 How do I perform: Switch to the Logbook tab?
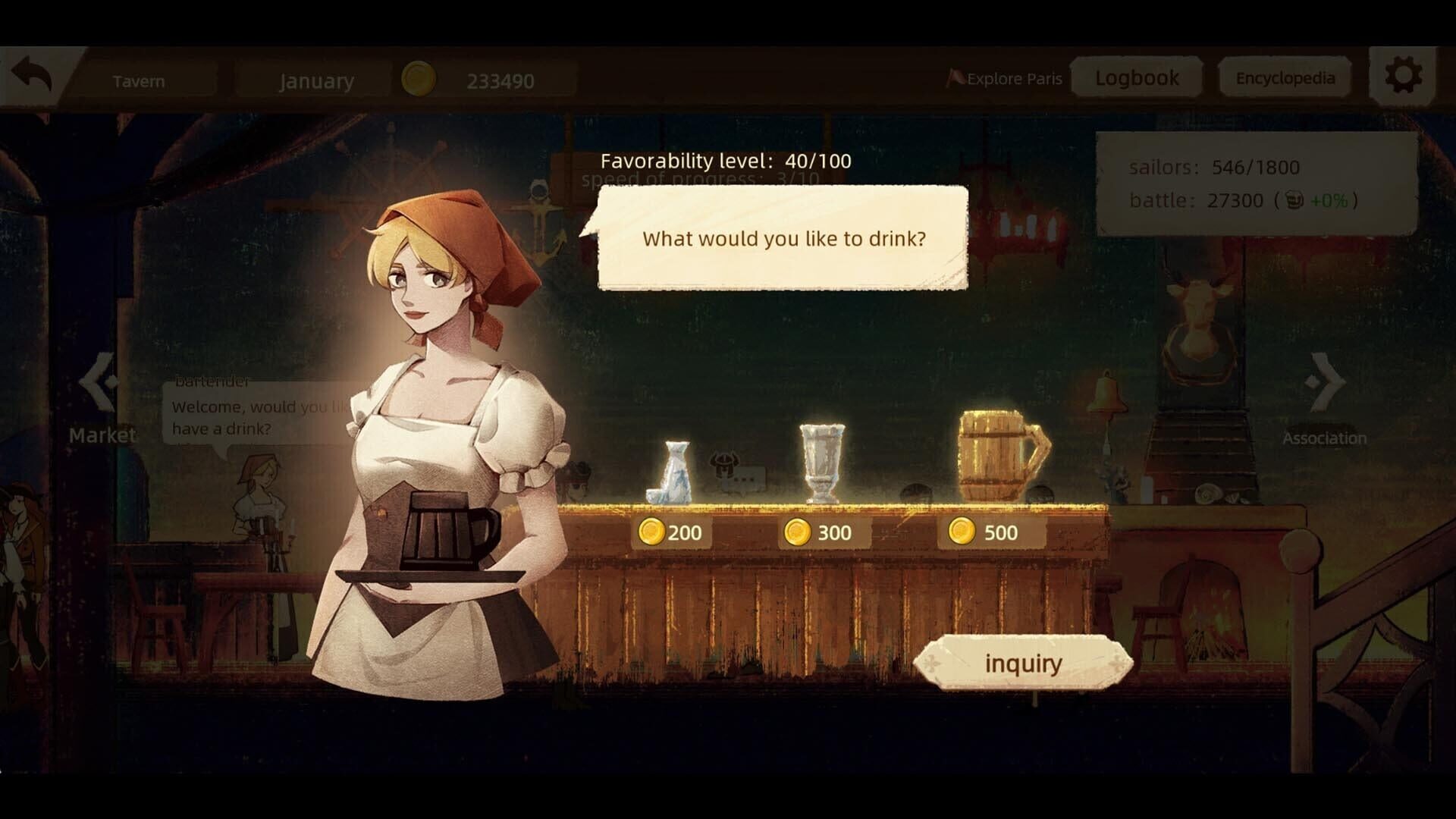[x=1135, y=77]
